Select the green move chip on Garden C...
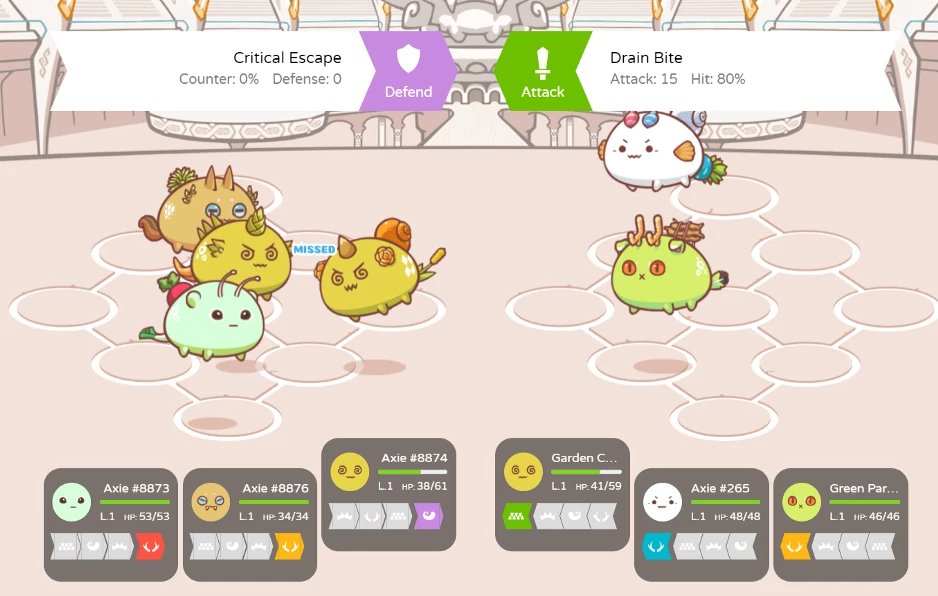 pyautogui.click(x=517, y=516)
